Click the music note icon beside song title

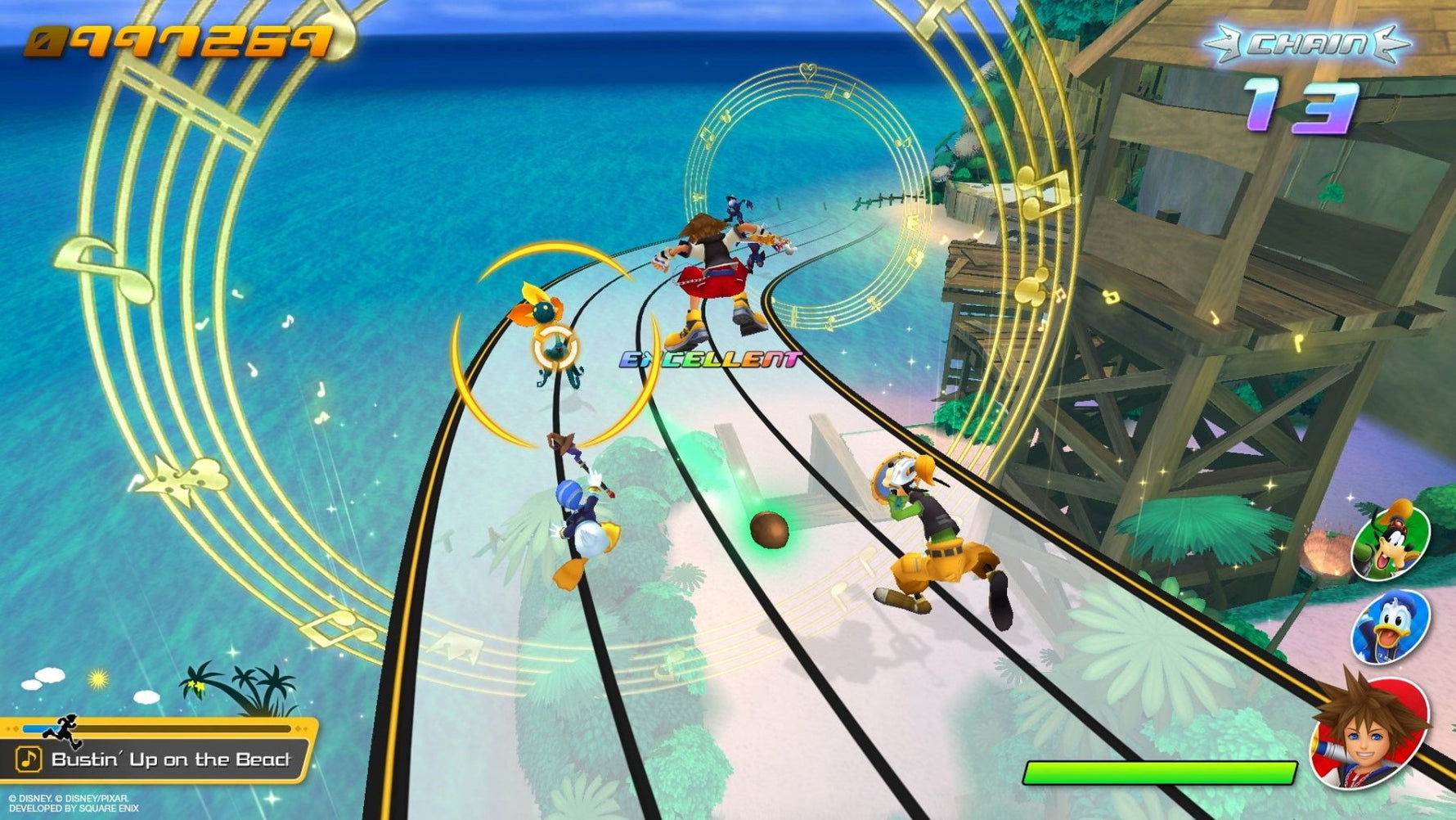[x=29, y=759]
